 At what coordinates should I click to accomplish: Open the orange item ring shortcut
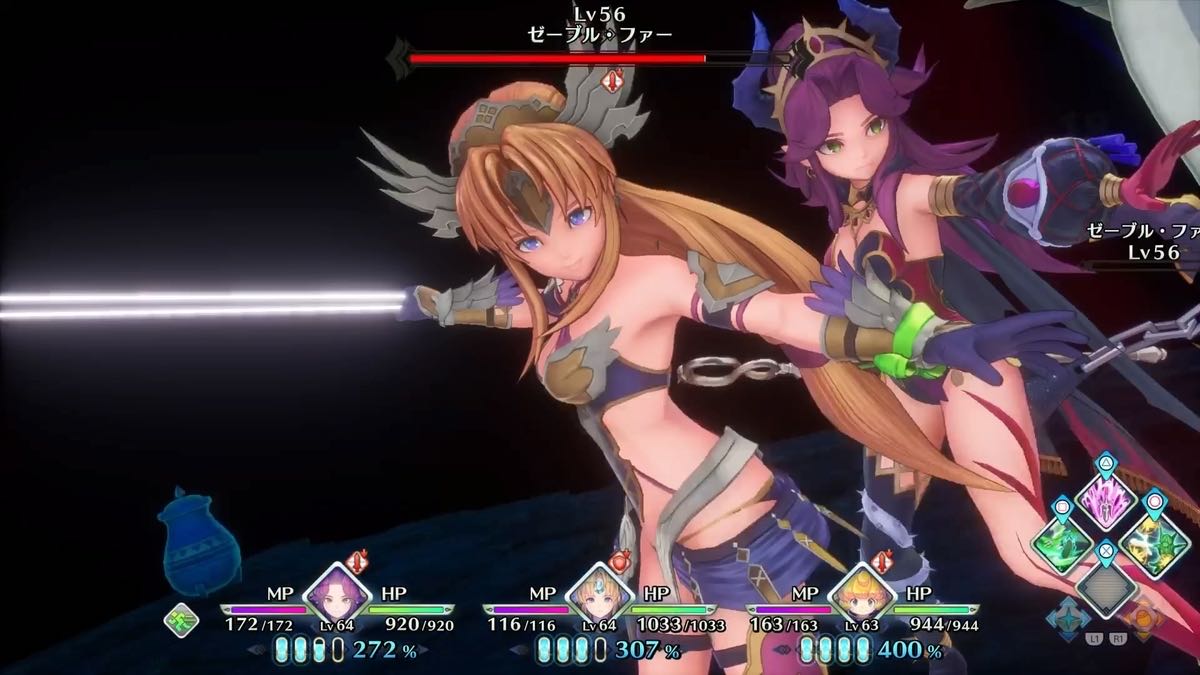pyautogui.click(x=1144, y=617)
